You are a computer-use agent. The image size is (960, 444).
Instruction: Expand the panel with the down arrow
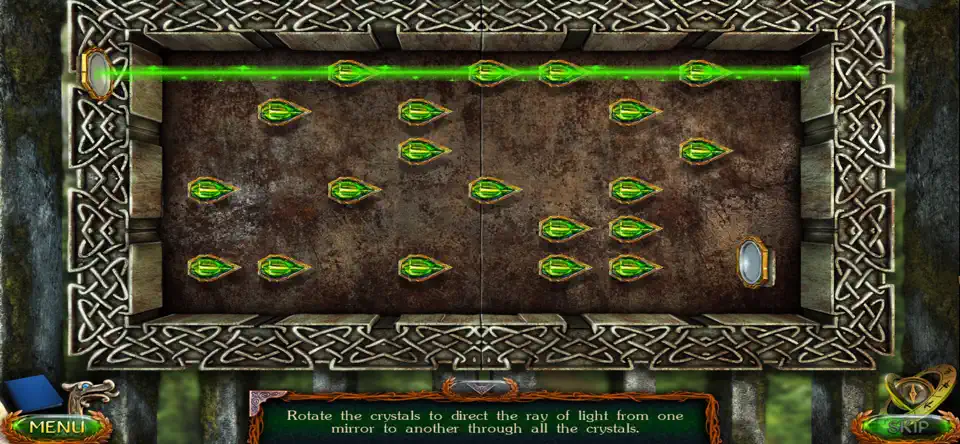[481, 386]
